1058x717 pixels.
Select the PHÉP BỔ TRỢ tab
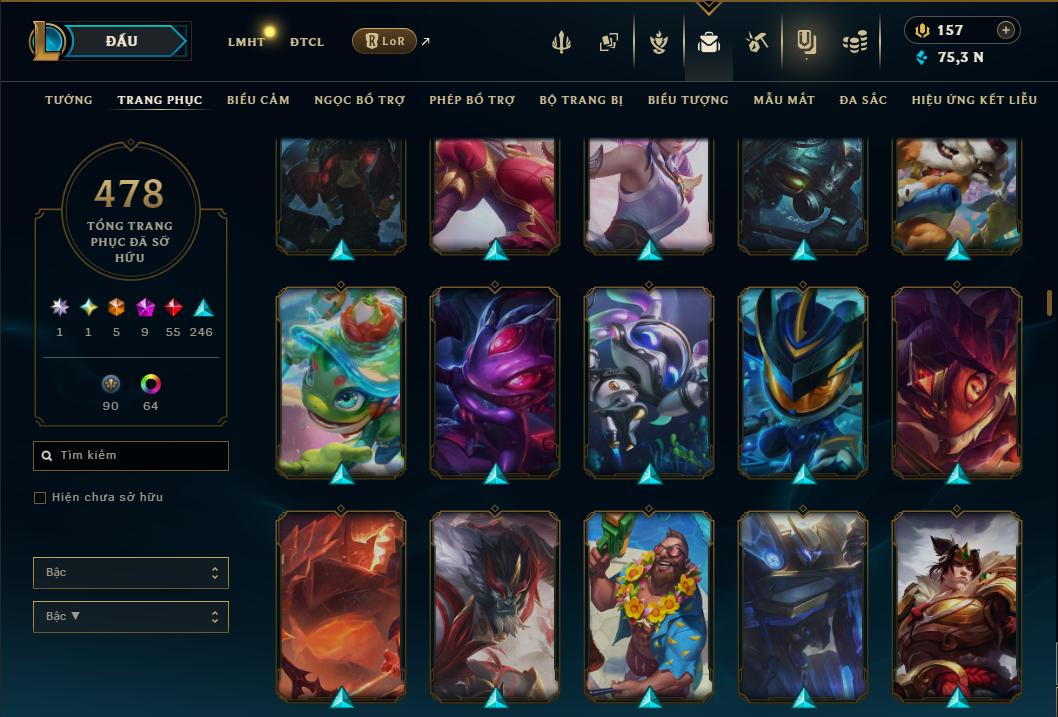pyautogui.click(x=472, y=100)
